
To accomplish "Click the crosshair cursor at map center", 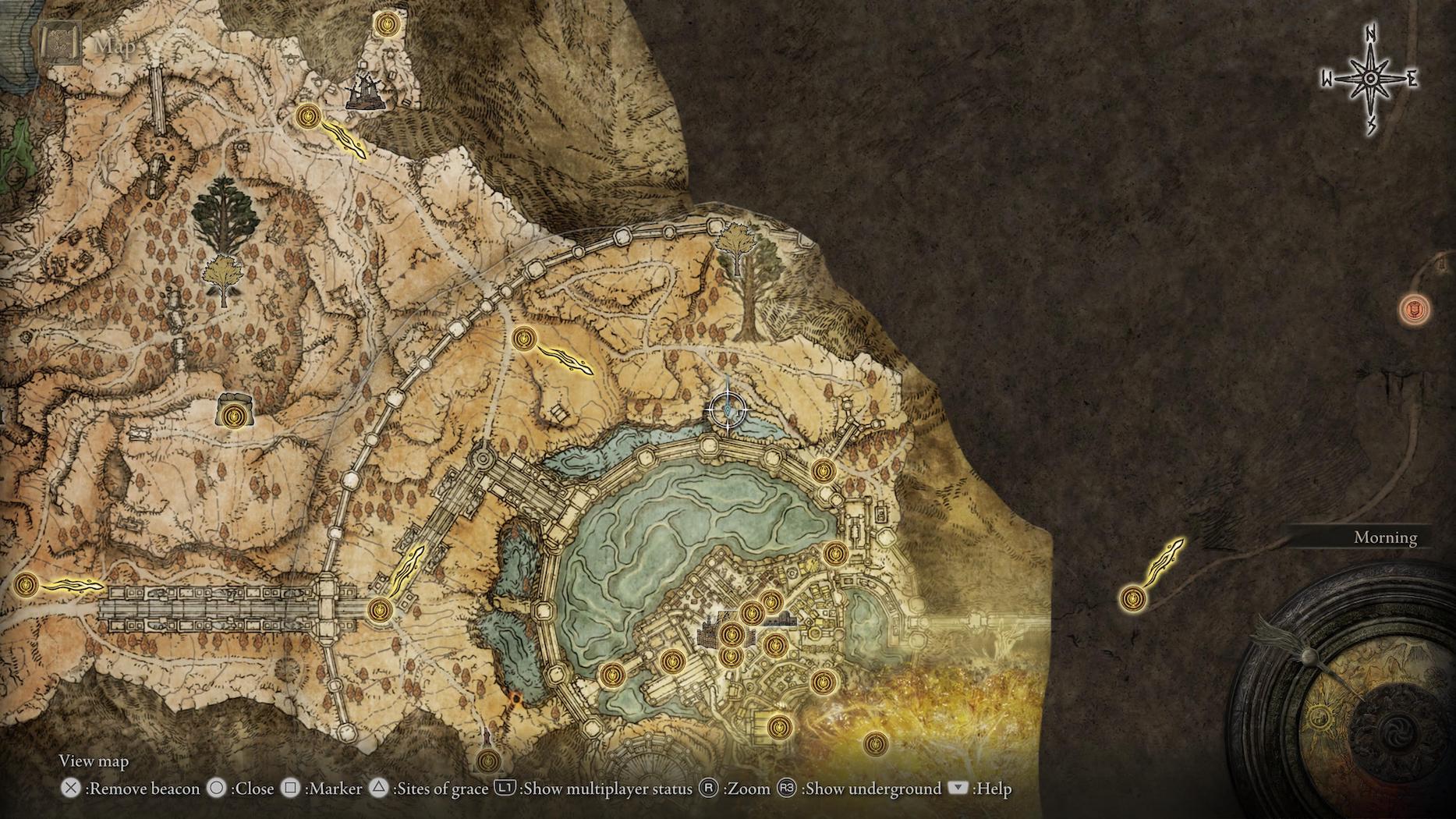I will click(727, 409).
